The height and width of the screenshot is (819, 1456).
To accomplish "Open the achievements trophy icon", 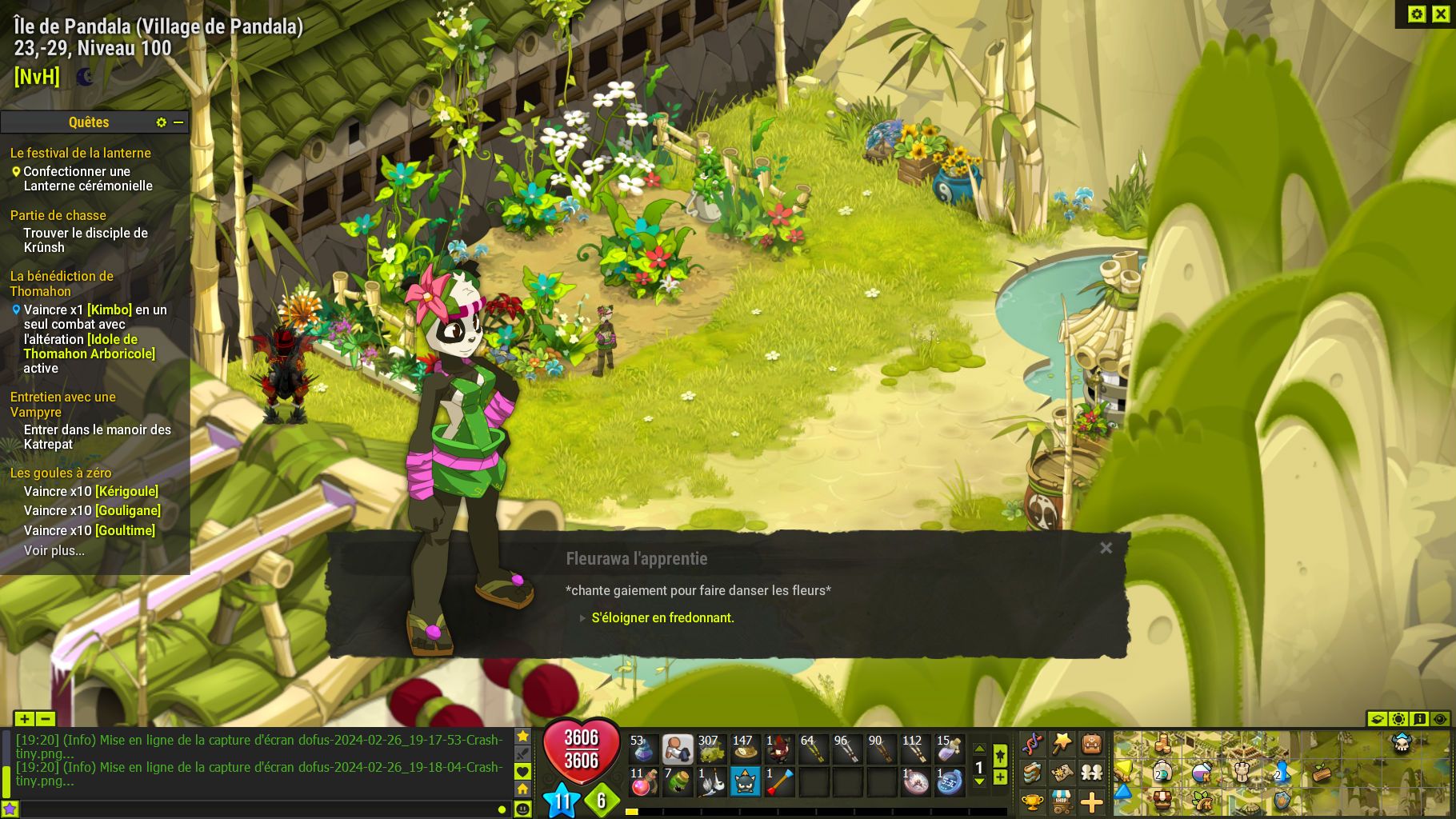I will 1033,802.
